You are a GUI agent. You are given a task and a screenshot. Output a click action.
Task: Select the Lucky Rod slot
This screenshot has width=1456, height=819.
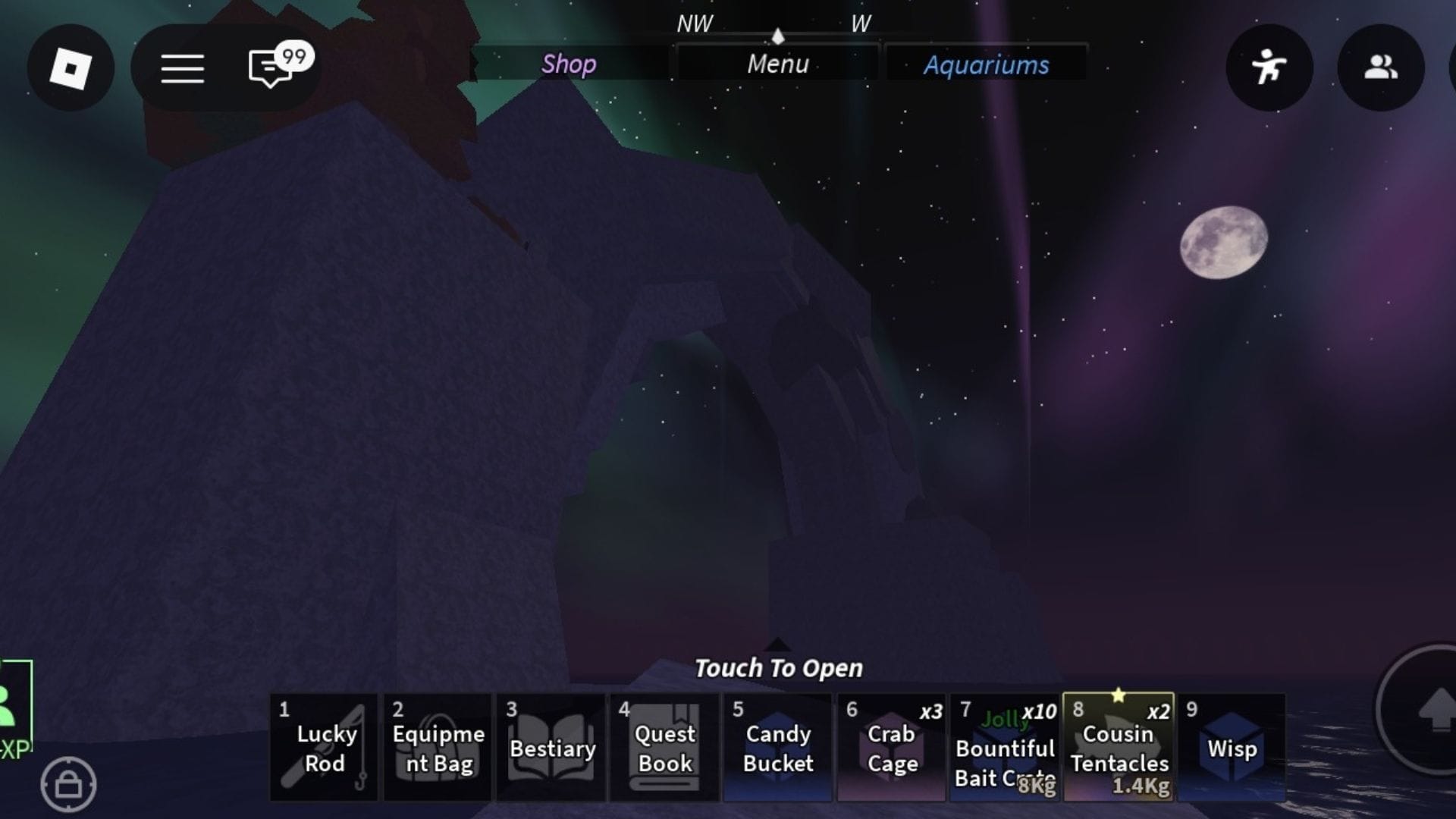(325, 748)
